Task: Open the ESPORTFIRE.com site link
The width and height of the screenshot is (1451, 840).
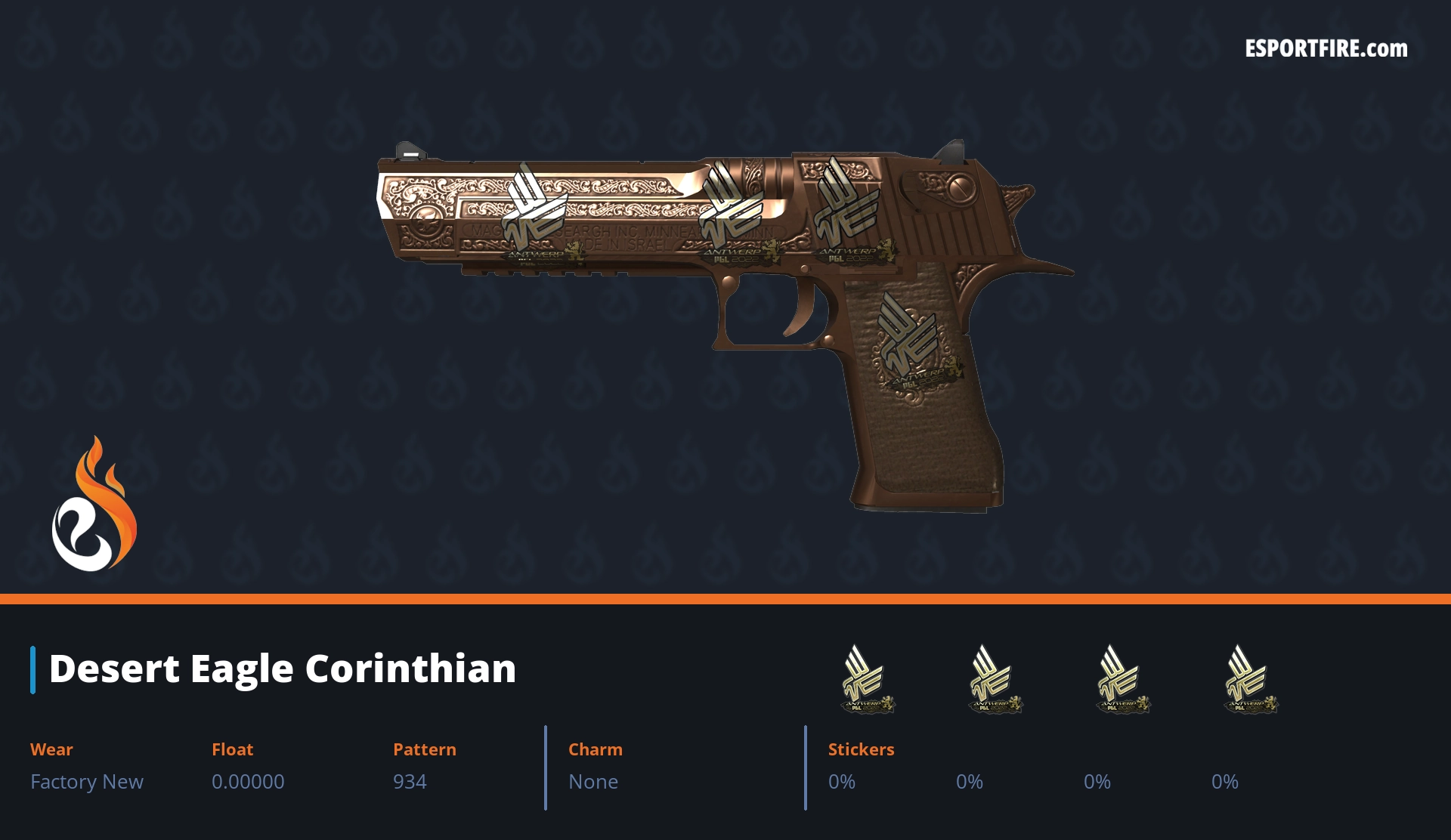Action: [x=1326, y=49]
